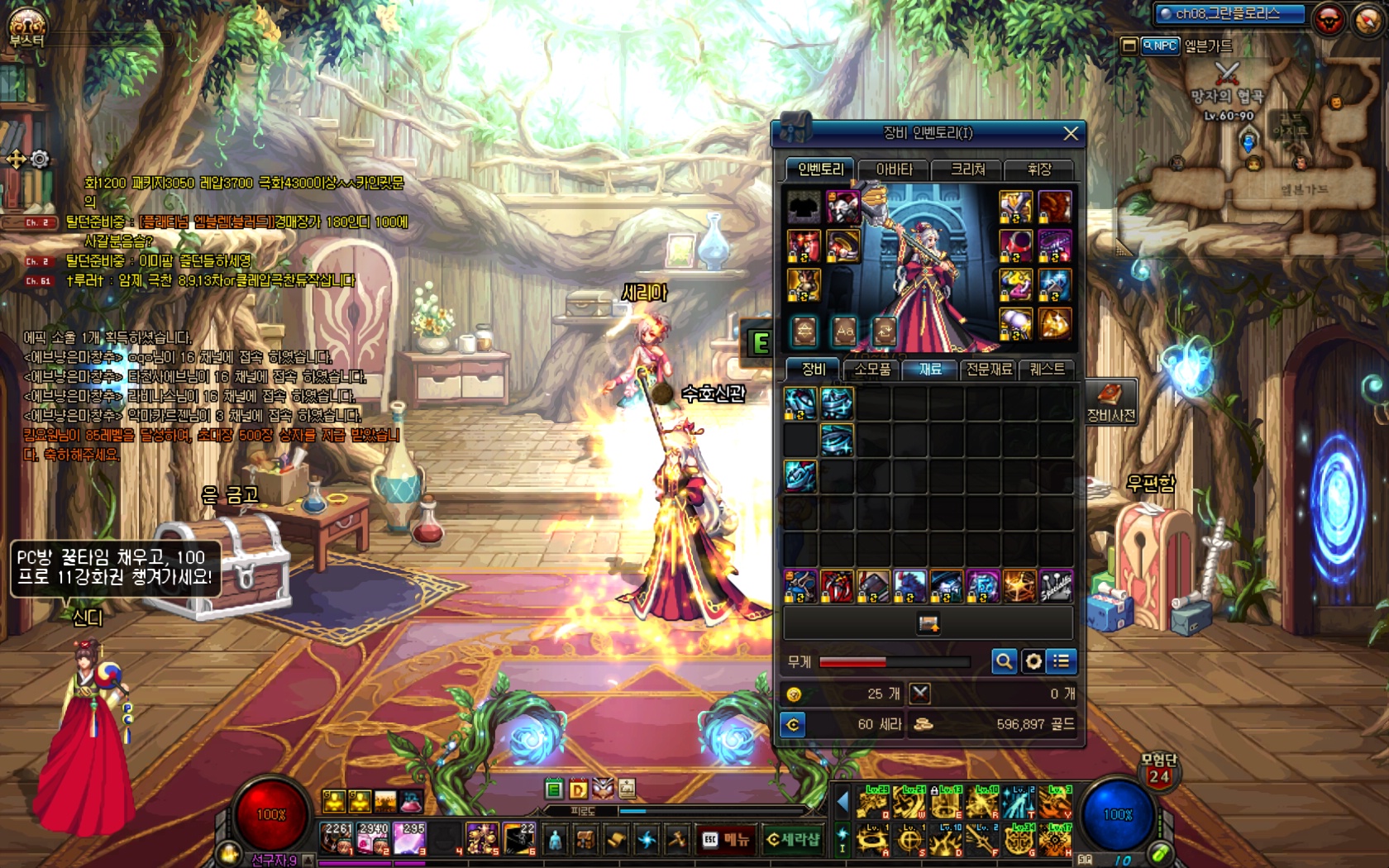Open the 장비사전 equipment dictionary

coord(1110,402)
